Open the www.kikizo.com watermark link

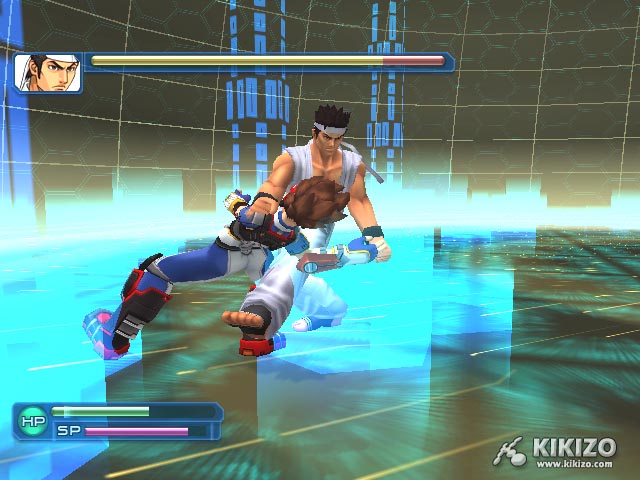[x=575, y=463]
